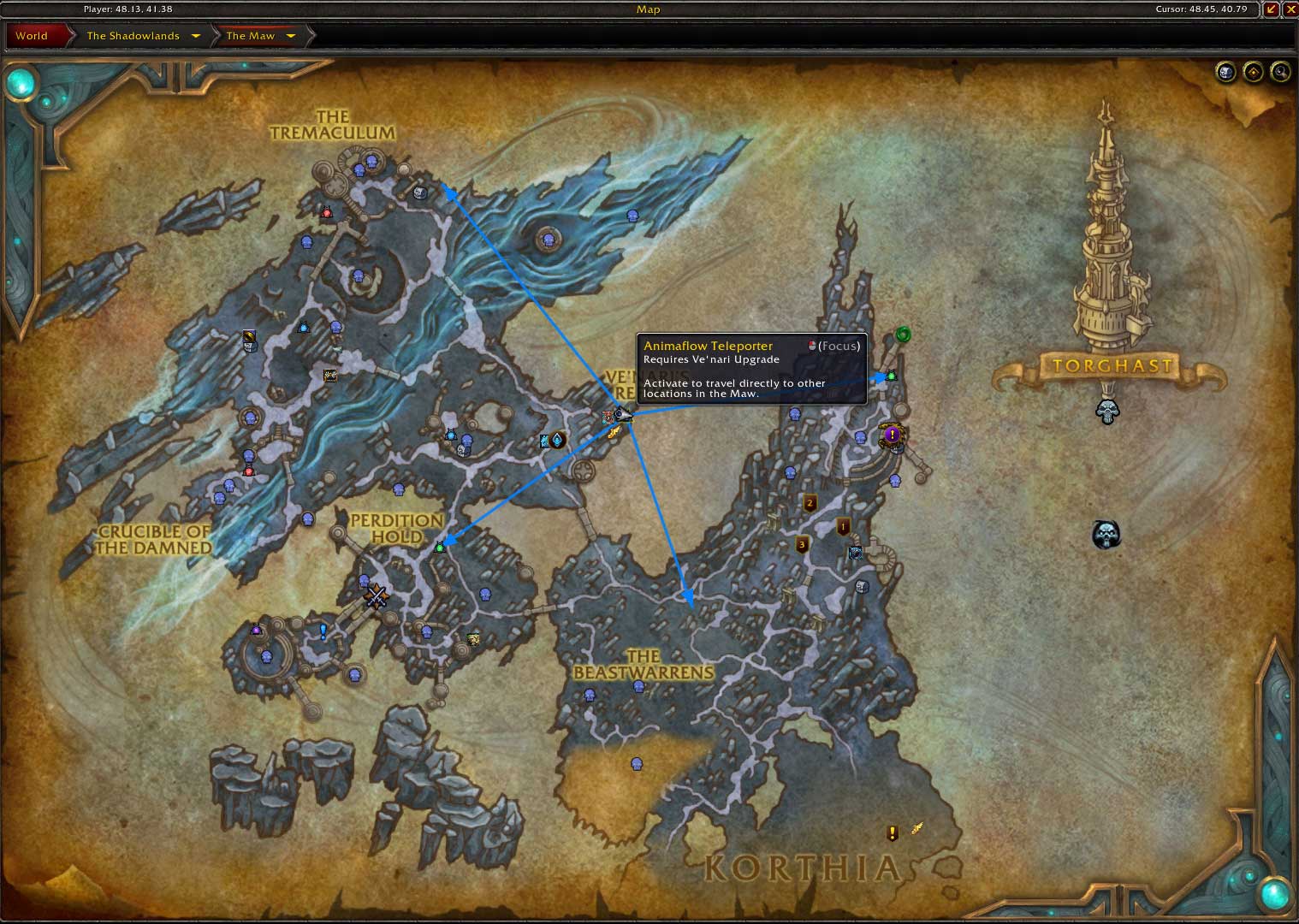1299x924 pixels.
Task: Select the waypoint tracking icon beside the magnifier
Action: tap(1253, 72)
